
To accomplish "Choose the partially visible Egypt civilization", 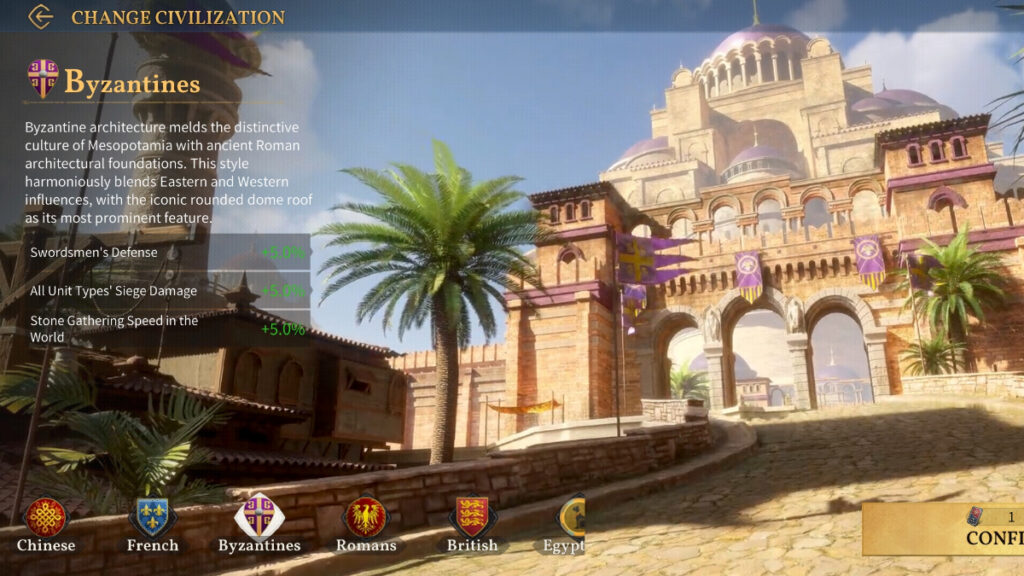I will 568,518.
